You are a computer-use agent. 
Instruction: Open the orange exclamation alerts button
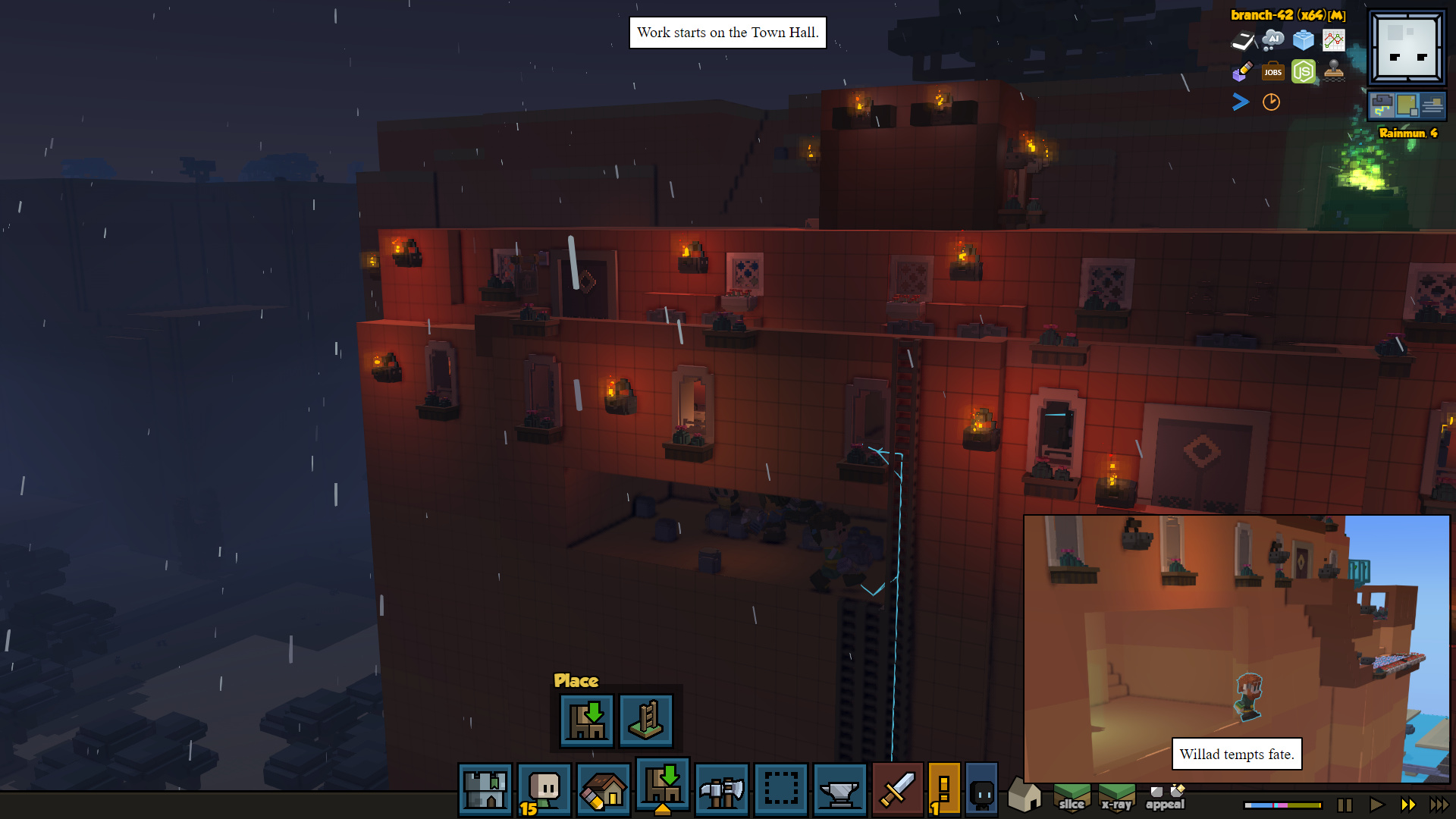coord(944,789)
